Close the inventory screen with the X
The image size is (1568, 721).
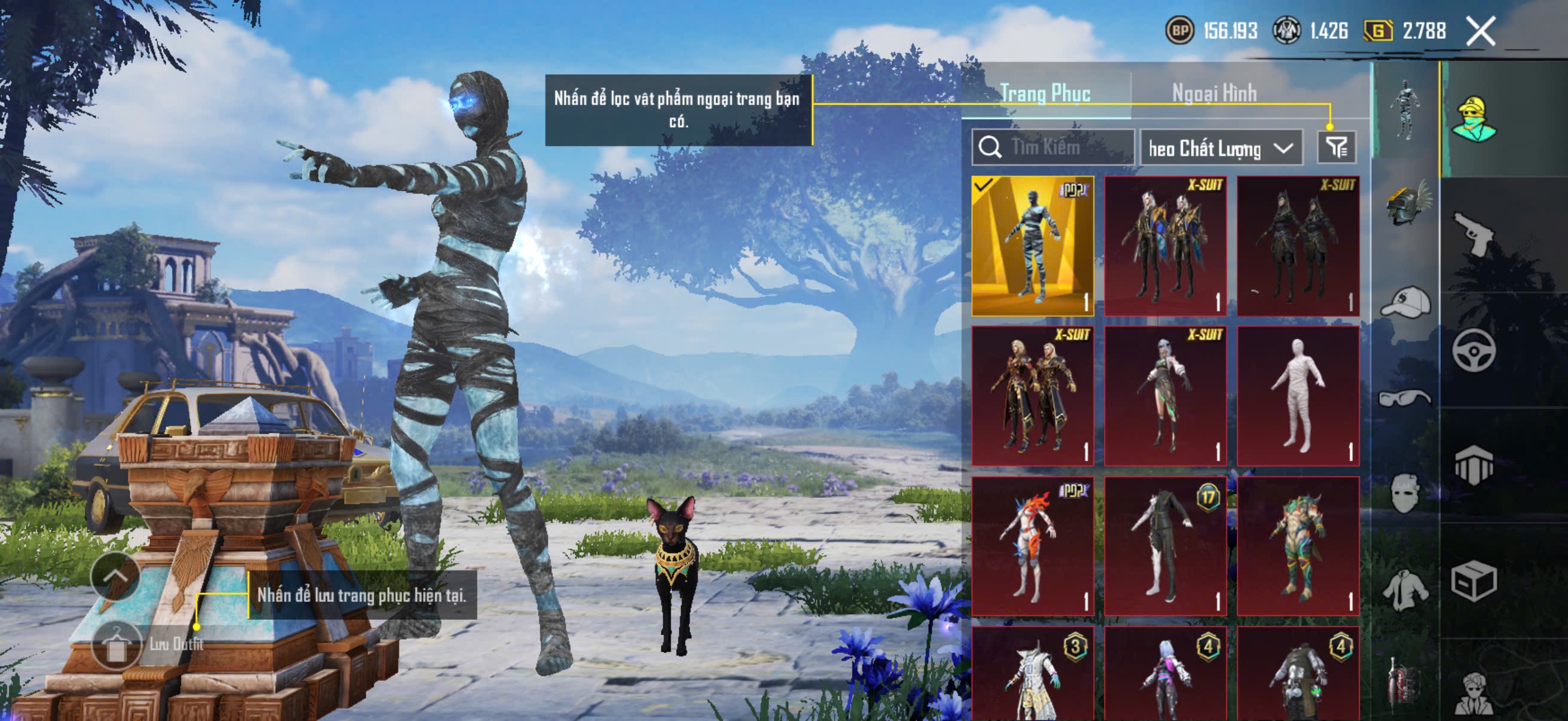1480,31
